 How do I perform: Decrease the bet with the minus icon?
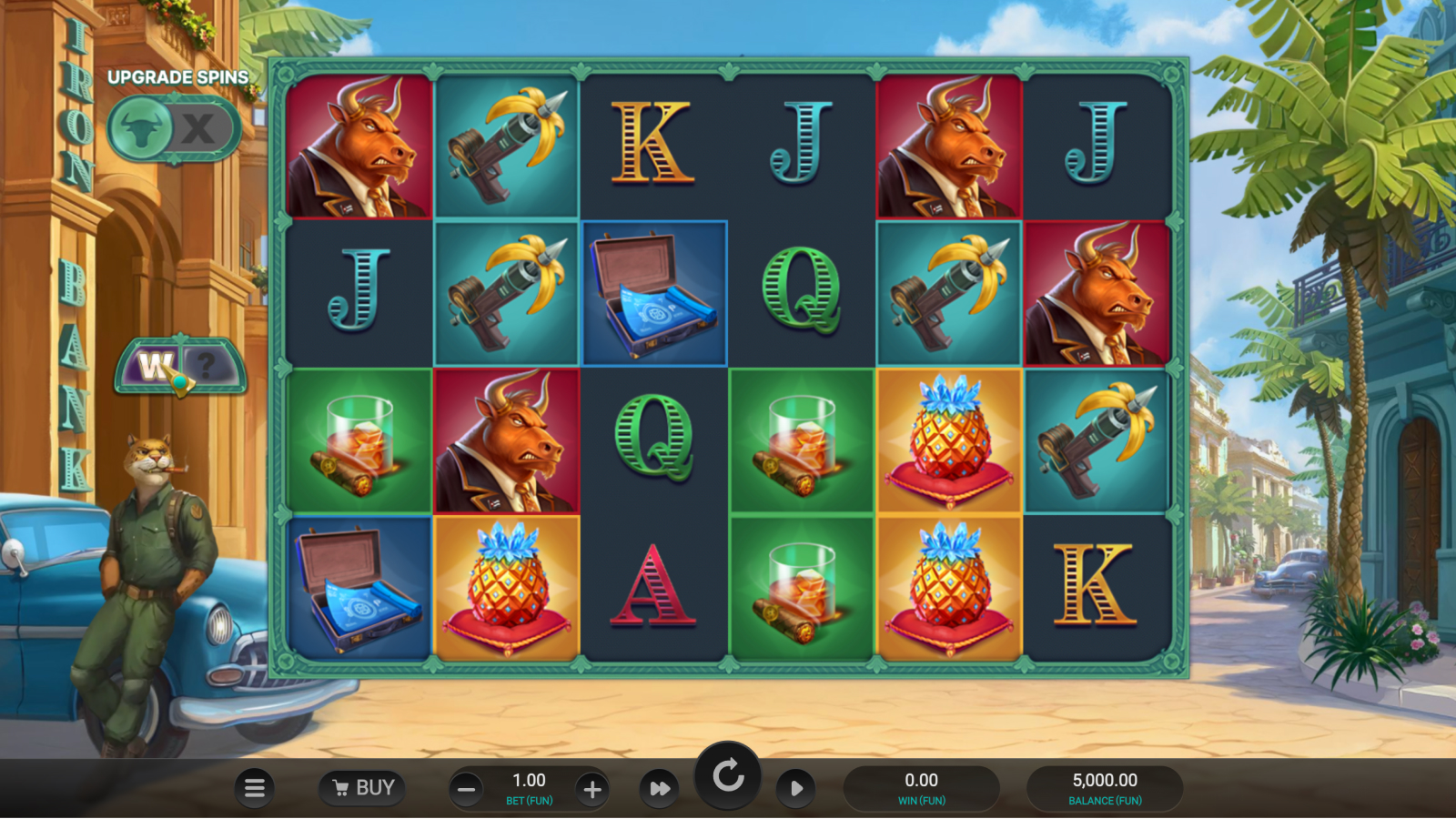coord(465,788)
